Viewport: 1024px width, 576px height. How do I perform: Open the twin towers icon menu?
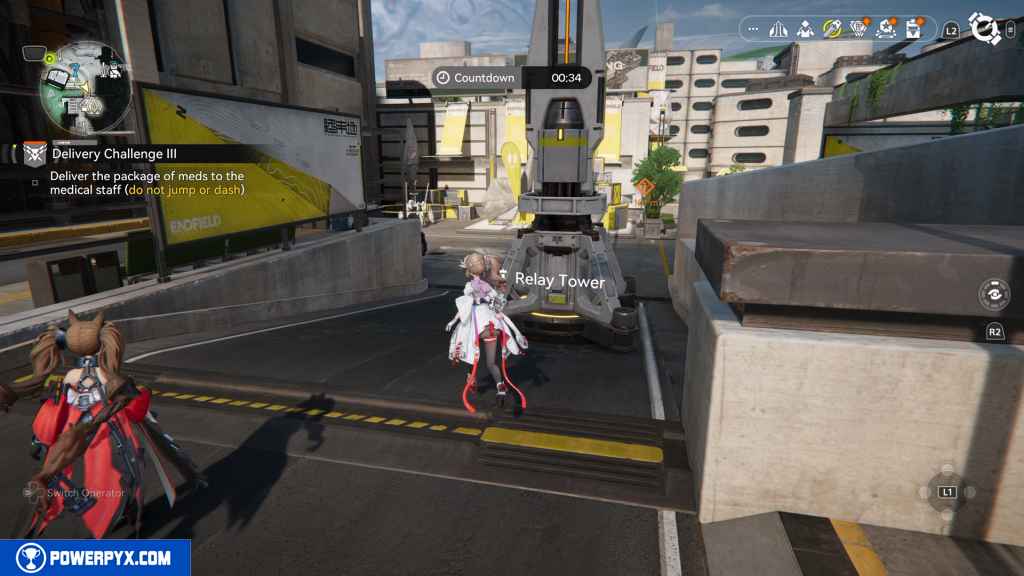(779, 29)
